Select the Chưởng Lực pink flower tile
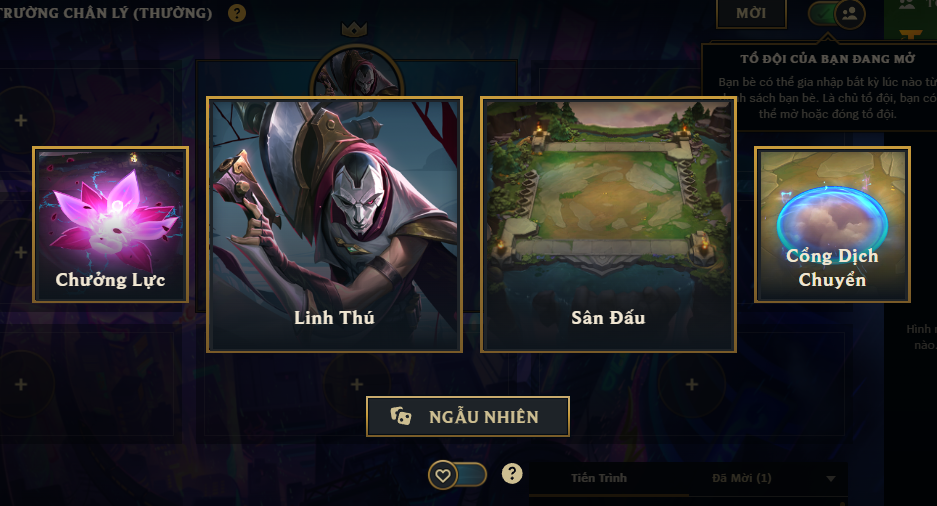The height and width of the screenshot is (506, 937). (110, 224)
